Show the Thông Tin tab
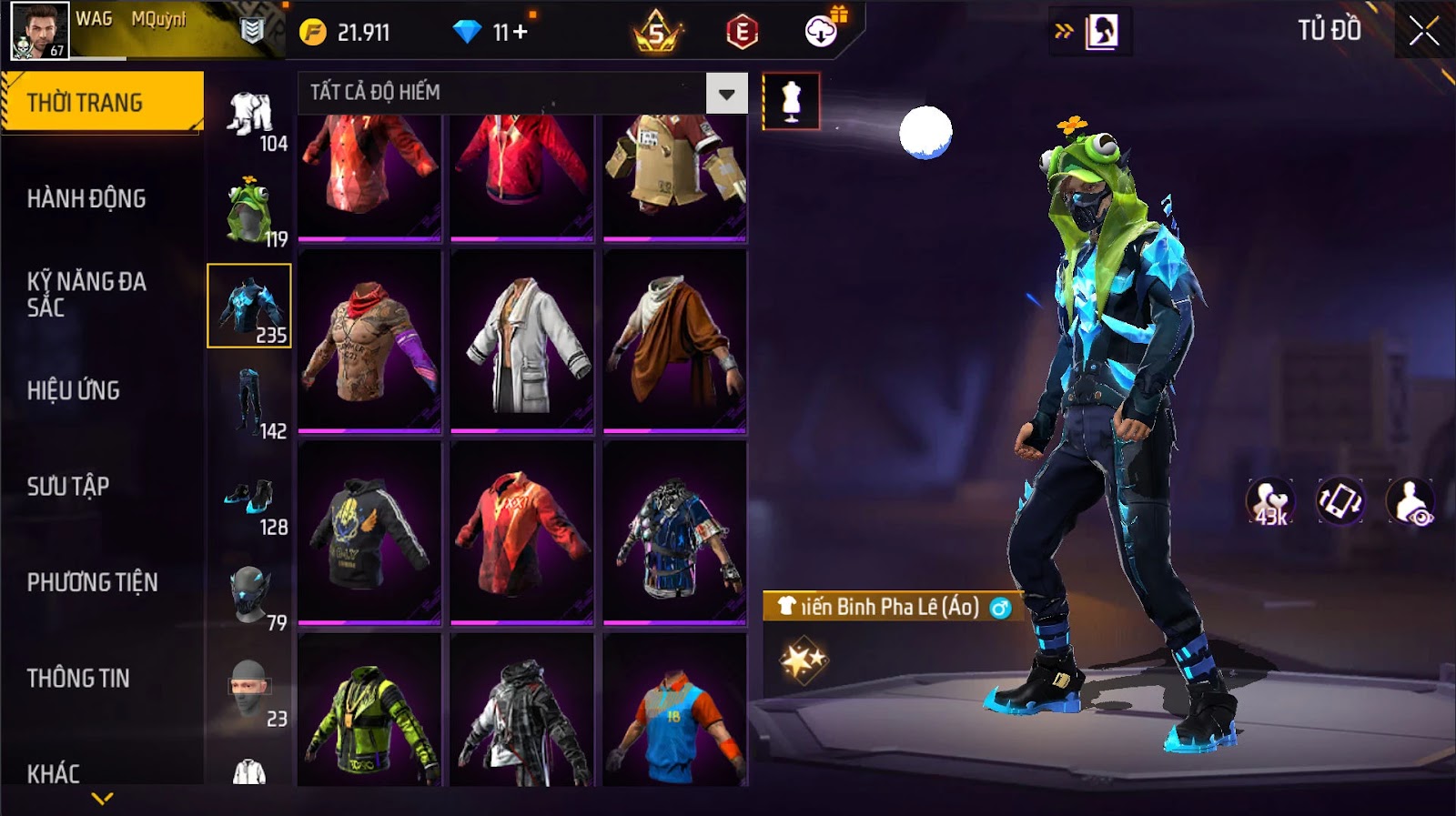1456x816 pixels. tap(78, 678)
